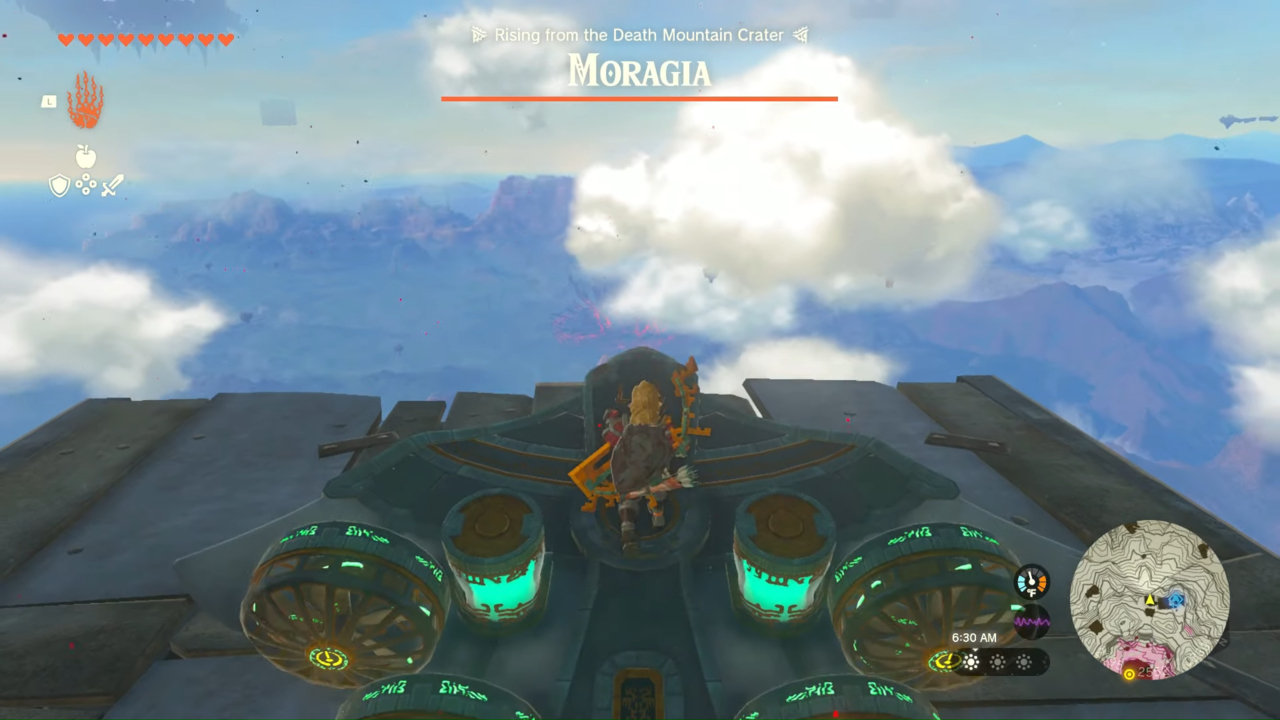Select the shield equipment icon
Image resolution: width=1280 pixels, height=720 pixels.
pyautogui.click(x=59, y=185)
